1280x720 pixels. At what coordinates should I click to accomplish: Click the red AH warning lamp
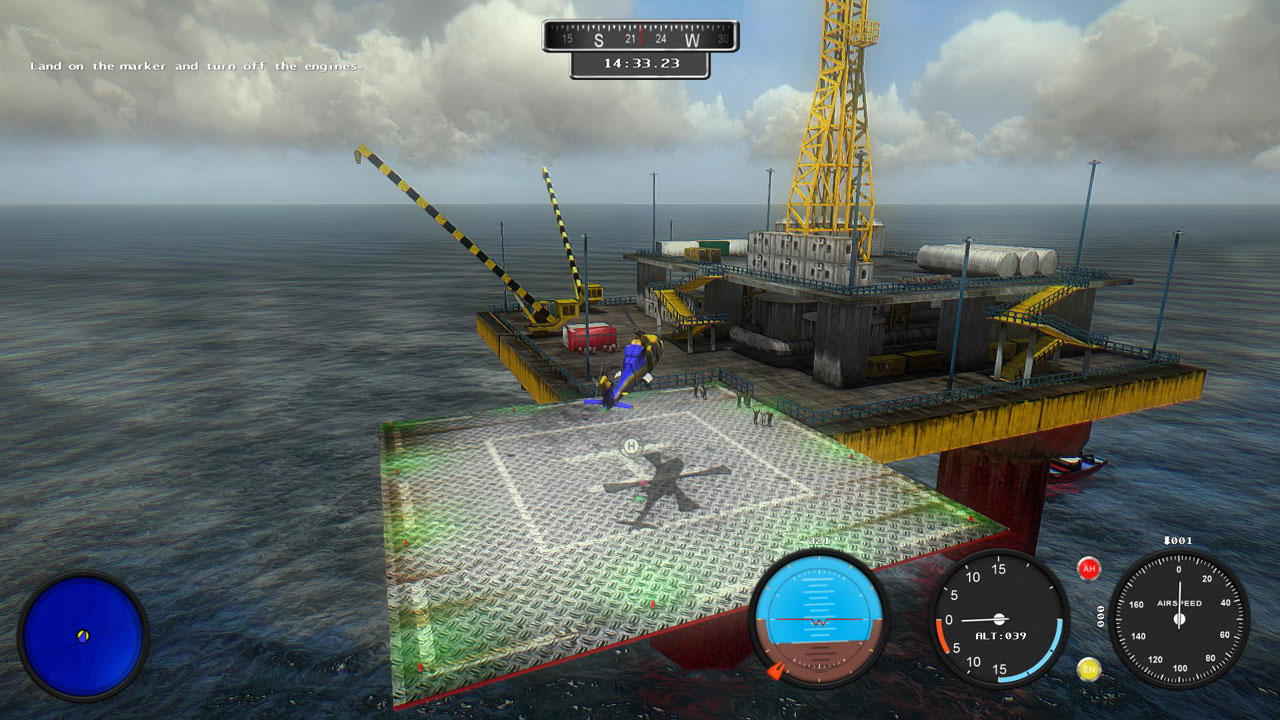(1089, 568)
